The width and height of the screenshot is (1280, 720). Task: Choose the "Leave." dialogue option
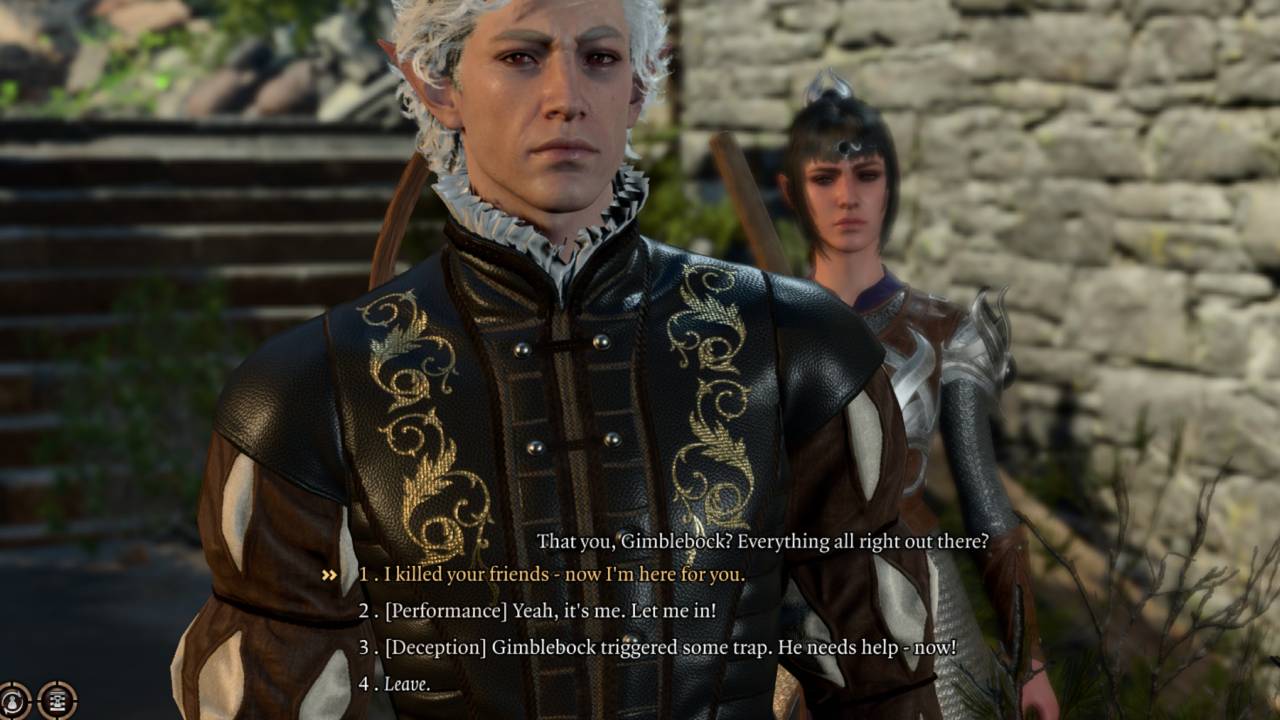(x=407, y=685)
